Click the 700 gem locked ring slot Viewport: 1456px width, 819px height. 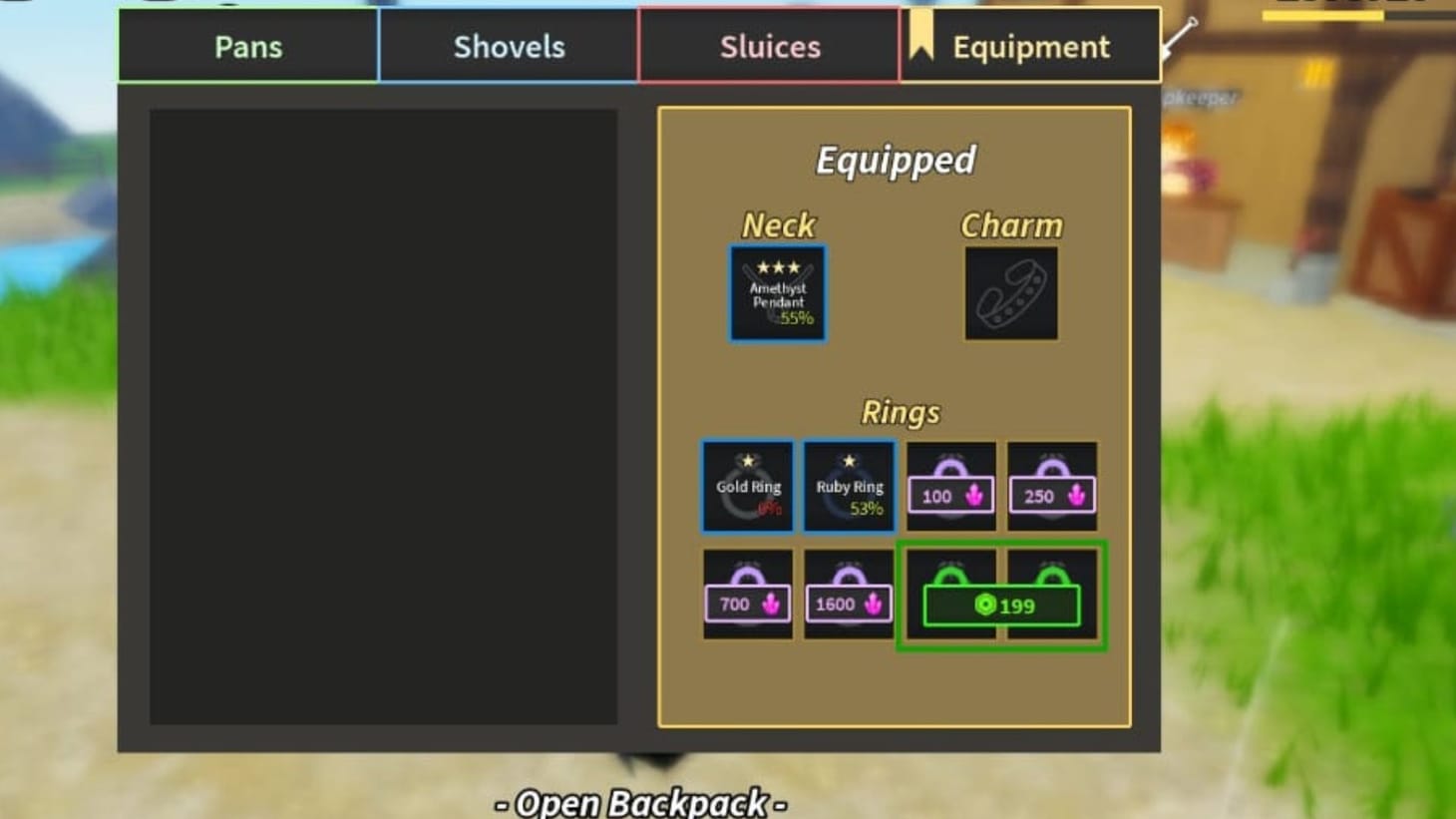(747, 594)
